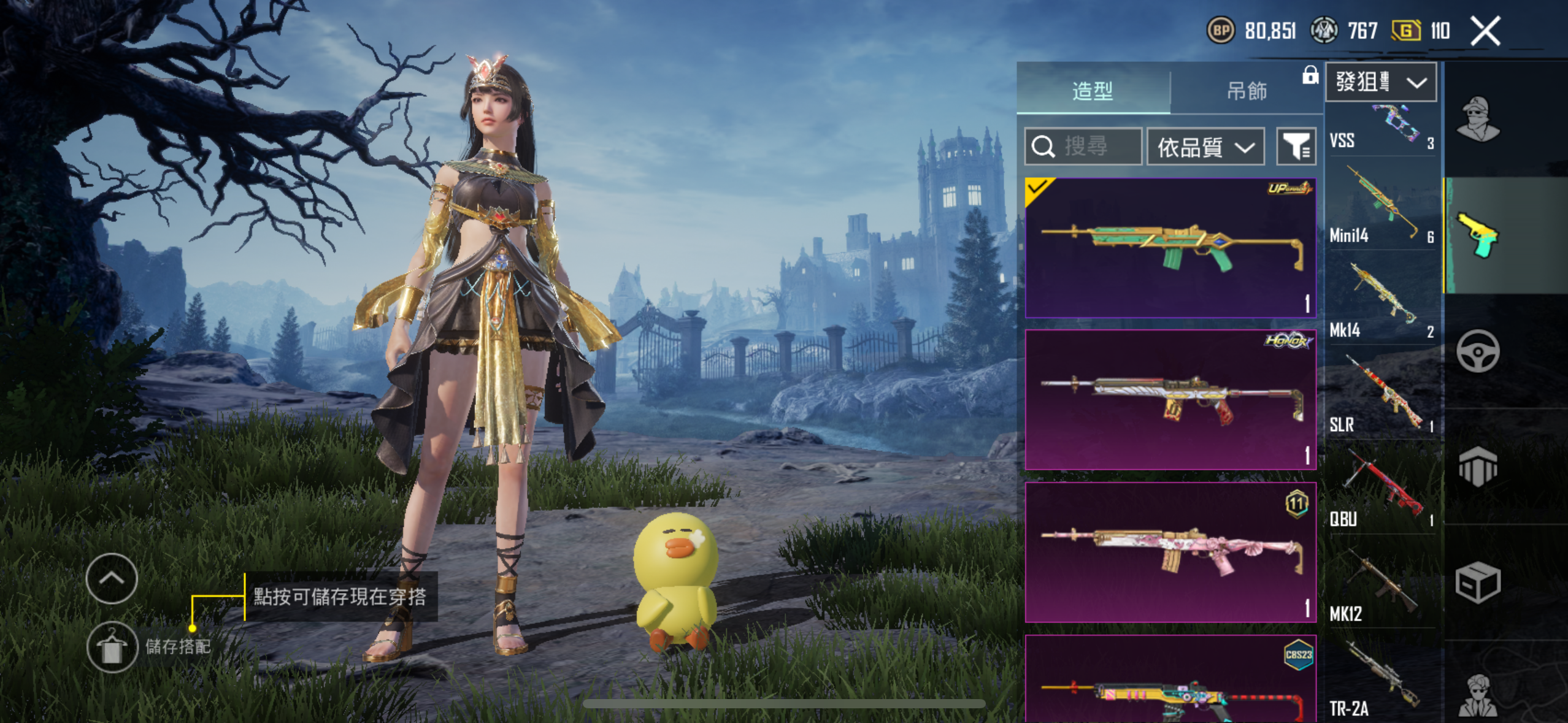The image size is (1568, 723).
Task: Select the QBU weapon category
Action: click(1381, 490)
